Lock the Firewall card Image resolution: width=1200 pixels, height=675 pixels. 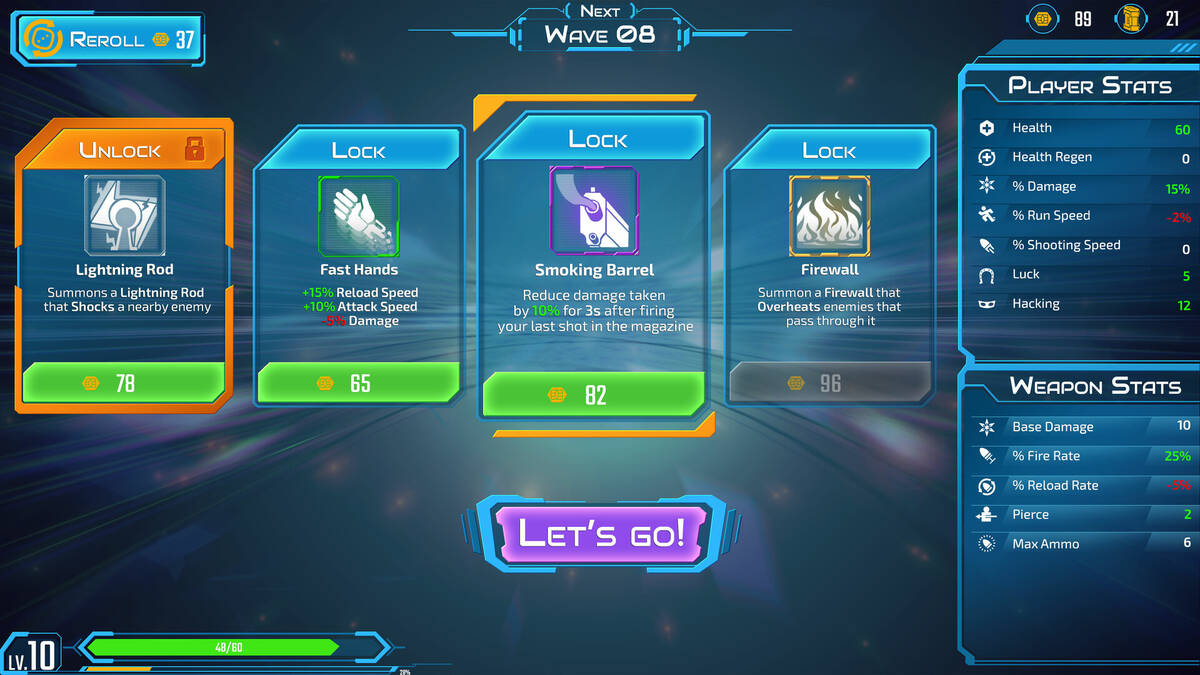(829, 150)
